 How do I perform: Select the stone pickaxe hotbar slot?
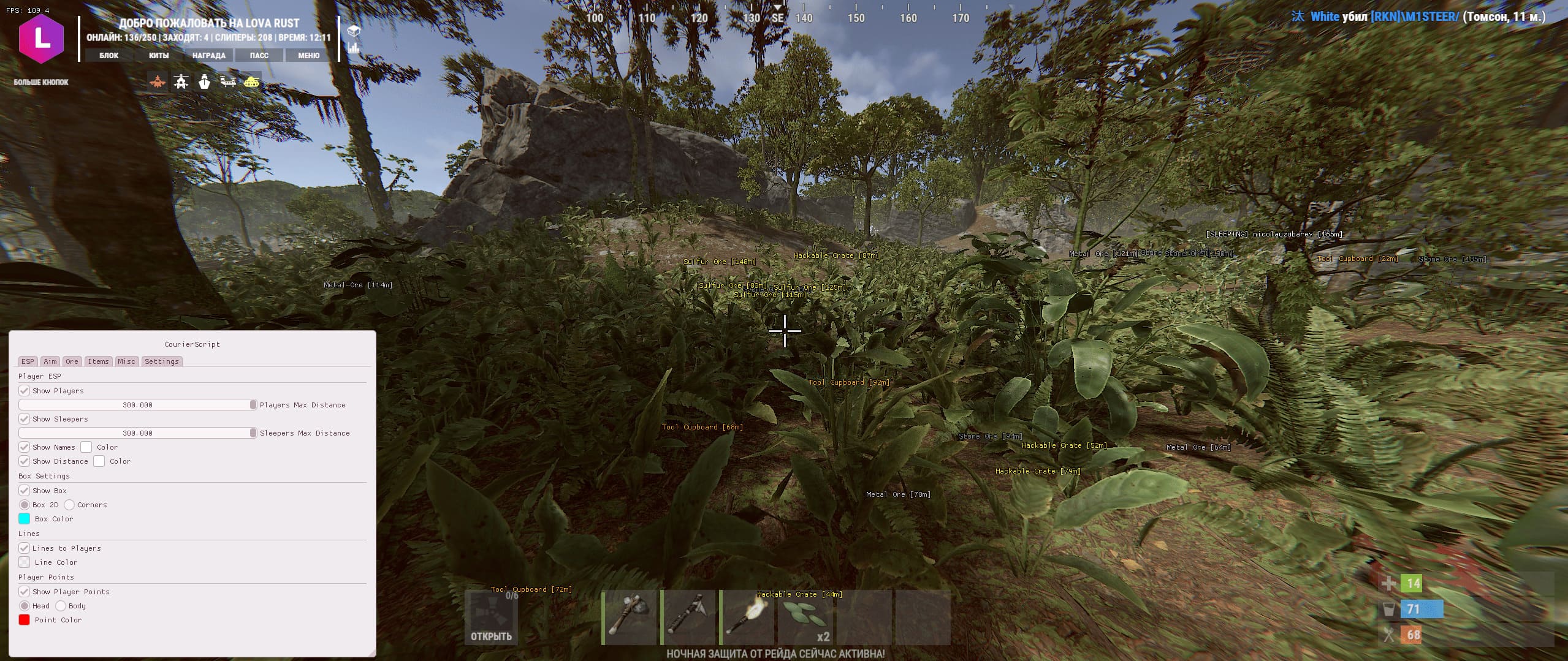pos(689,618)
